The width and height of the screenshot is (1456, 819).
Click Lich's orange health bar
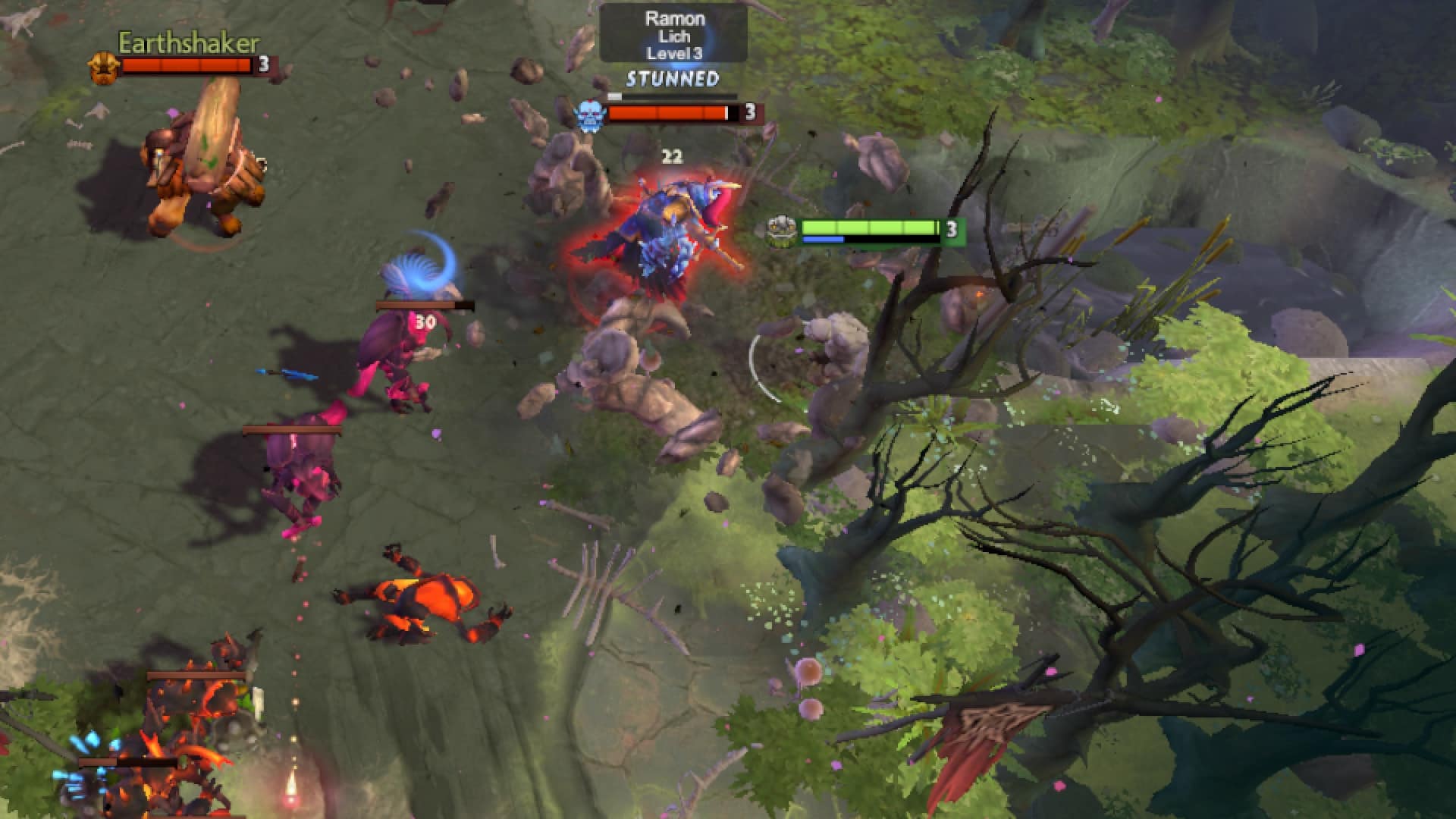tap(667, 114)
